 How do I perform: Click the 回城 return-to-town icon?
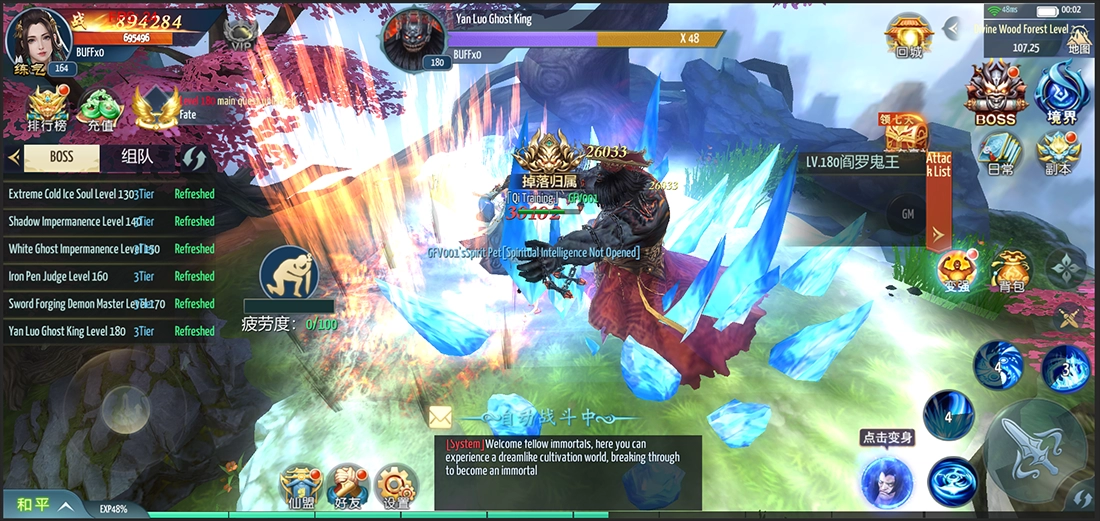click(909, 36)
